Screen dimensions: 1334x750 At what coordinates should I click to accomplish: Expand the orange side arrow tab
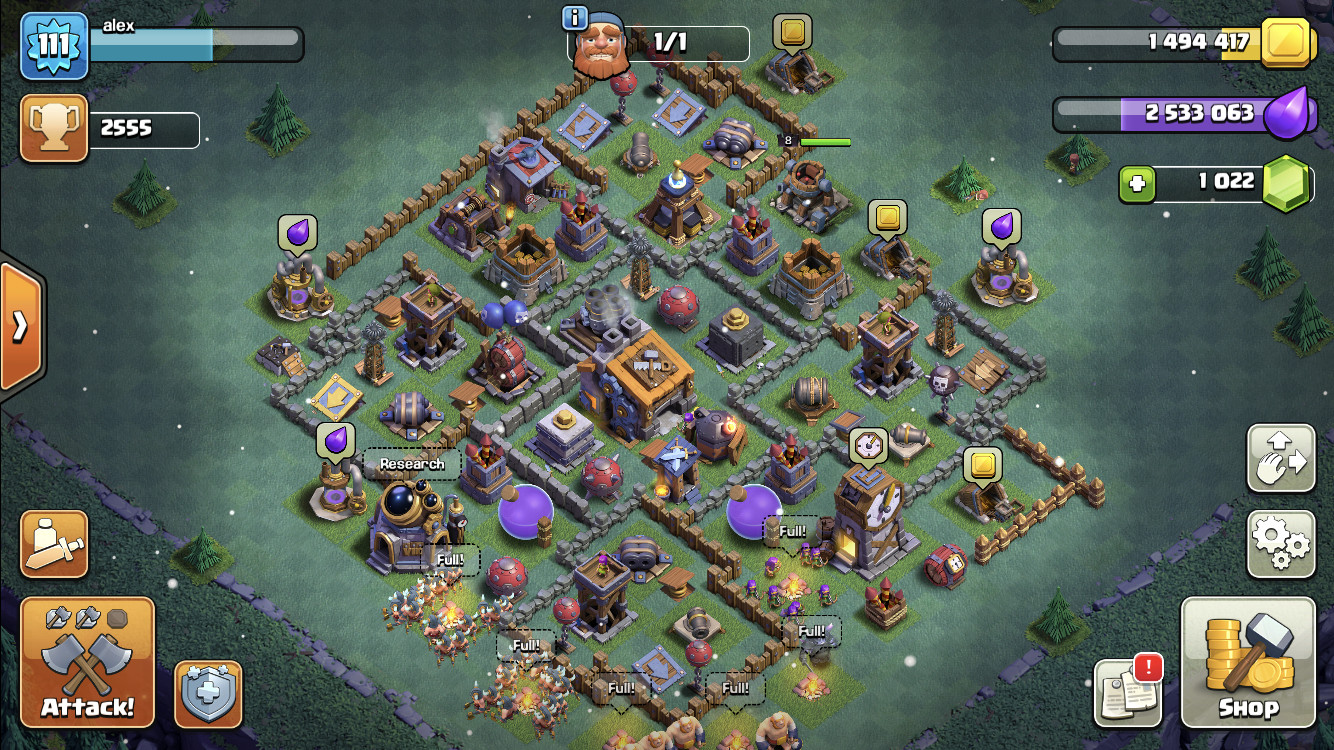tap(20, 326)
